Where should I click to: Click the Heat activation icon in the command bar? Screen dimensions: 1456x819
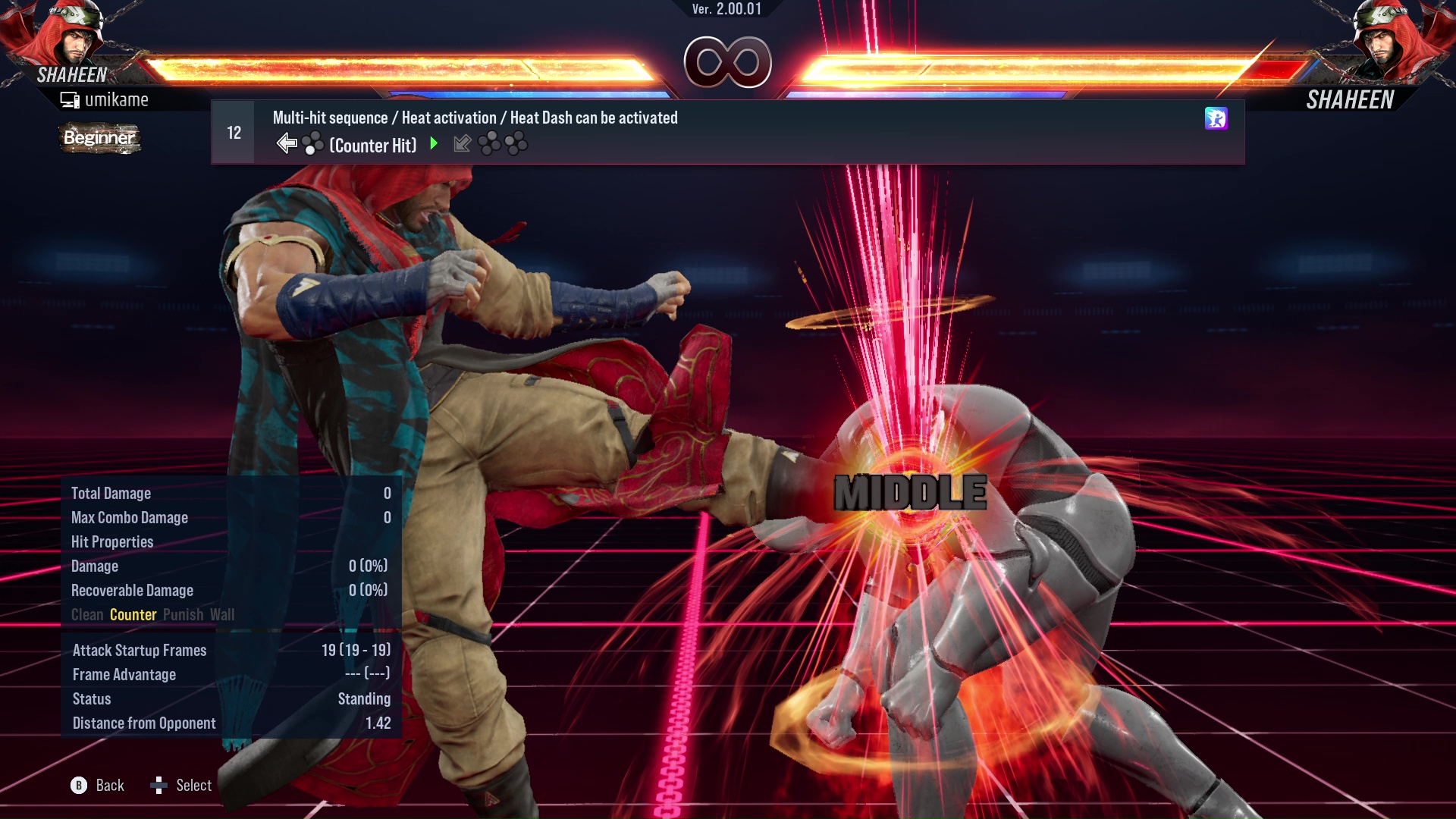click(x=1216, y=119)
